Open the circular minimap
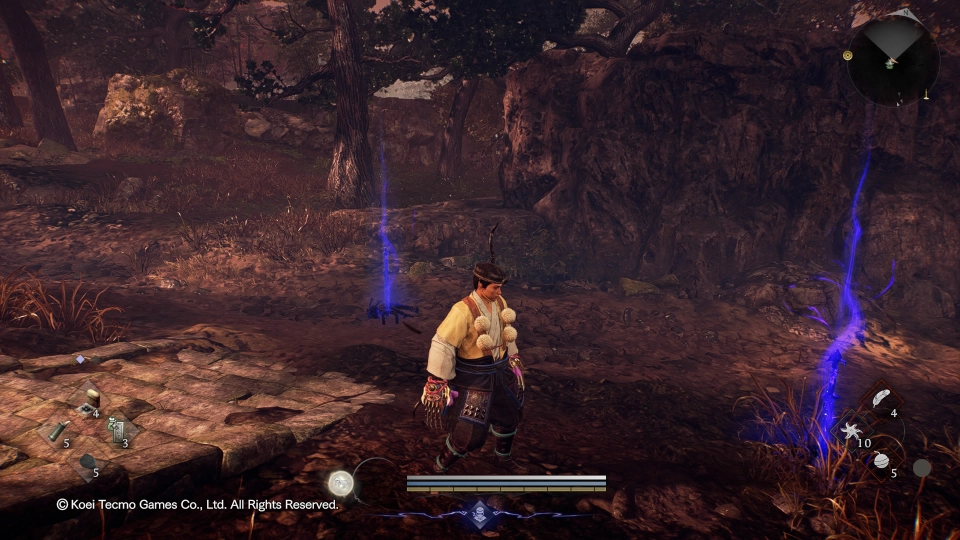960x540 pixels. coord(892,60)
